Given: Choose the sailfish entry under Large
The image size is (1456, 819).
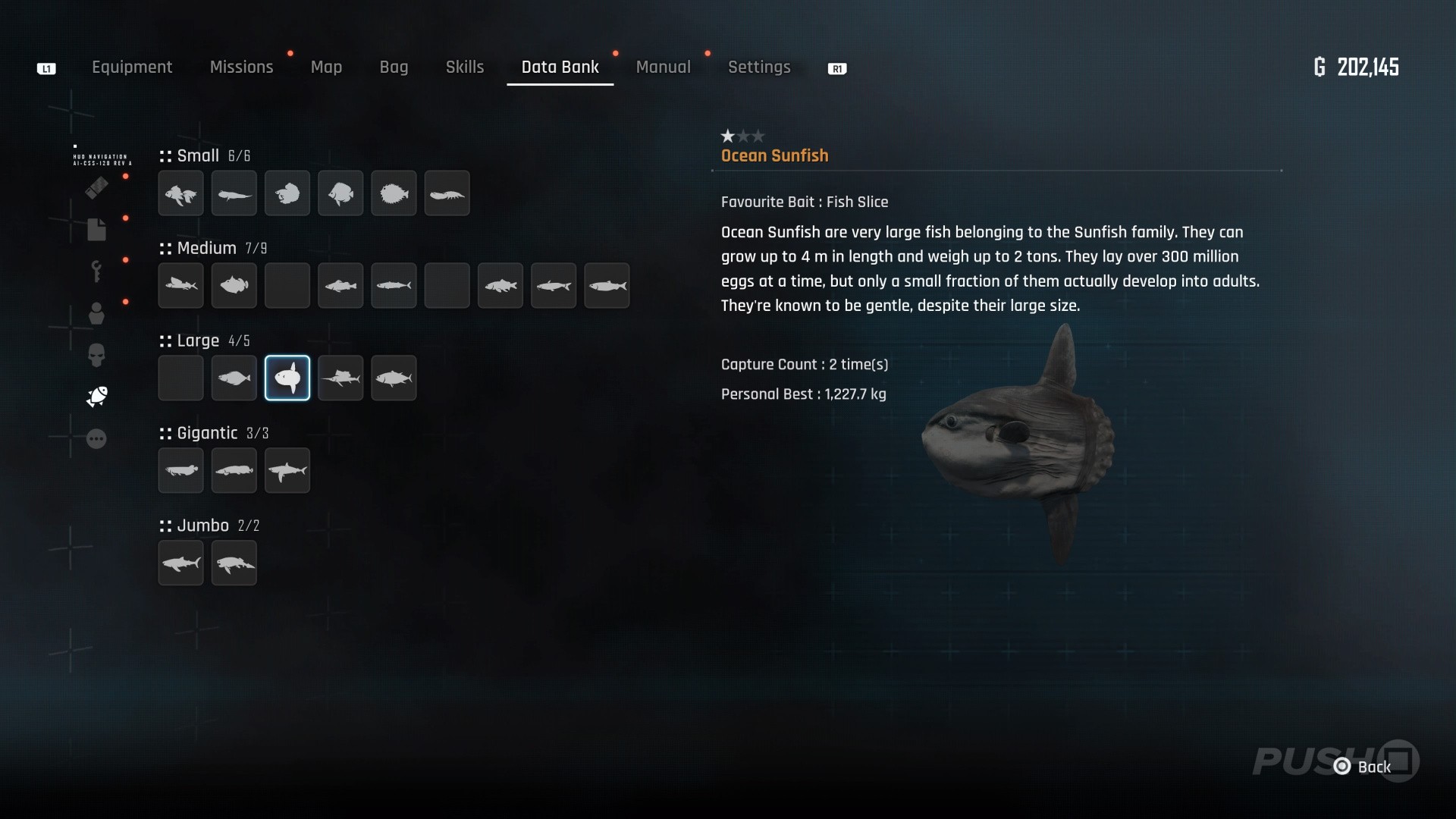Looking at the screenshot, I should click(x=340, y=378).
